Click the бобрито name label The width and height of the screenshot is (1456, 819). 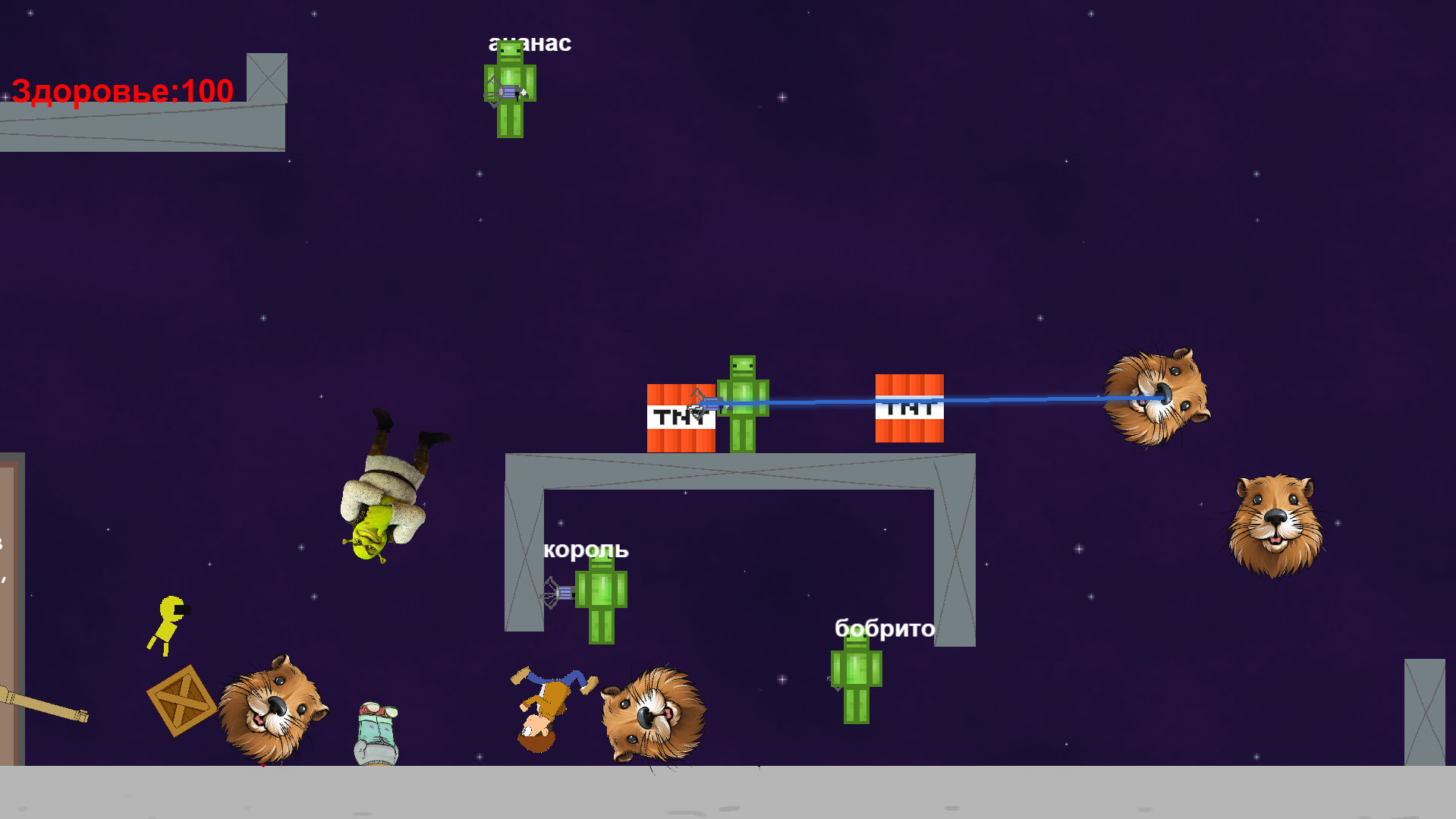tap(883, 628)
